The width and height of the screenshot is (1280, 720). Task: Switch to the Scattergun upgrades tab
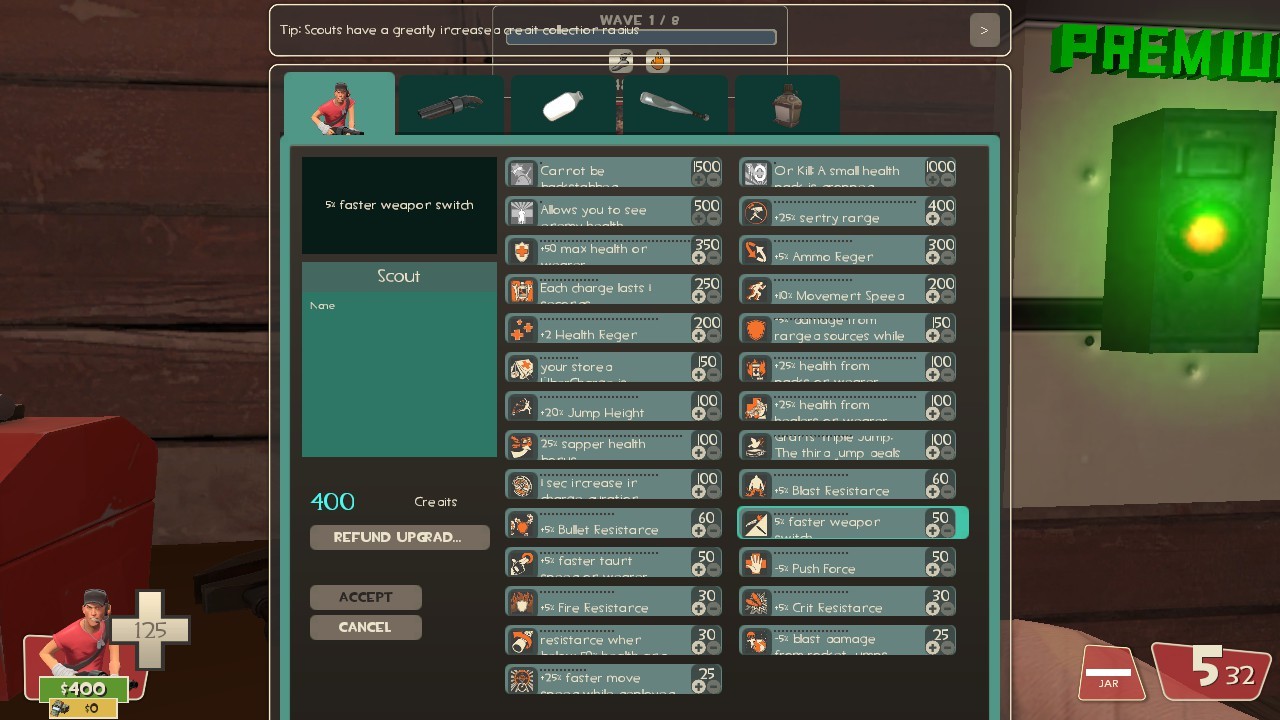click(450, 105)
